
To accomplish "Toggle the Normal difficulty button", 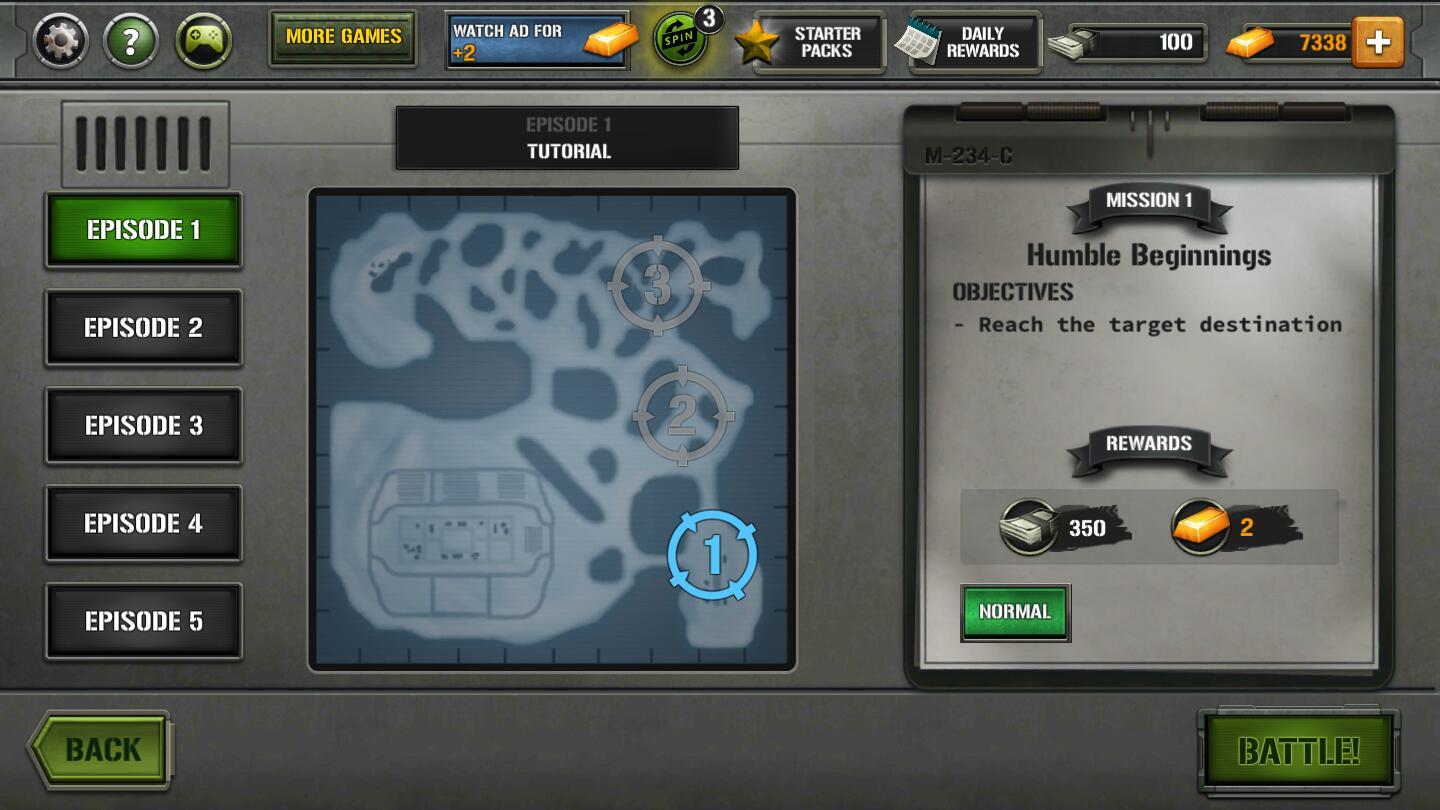I will 1015,612.
